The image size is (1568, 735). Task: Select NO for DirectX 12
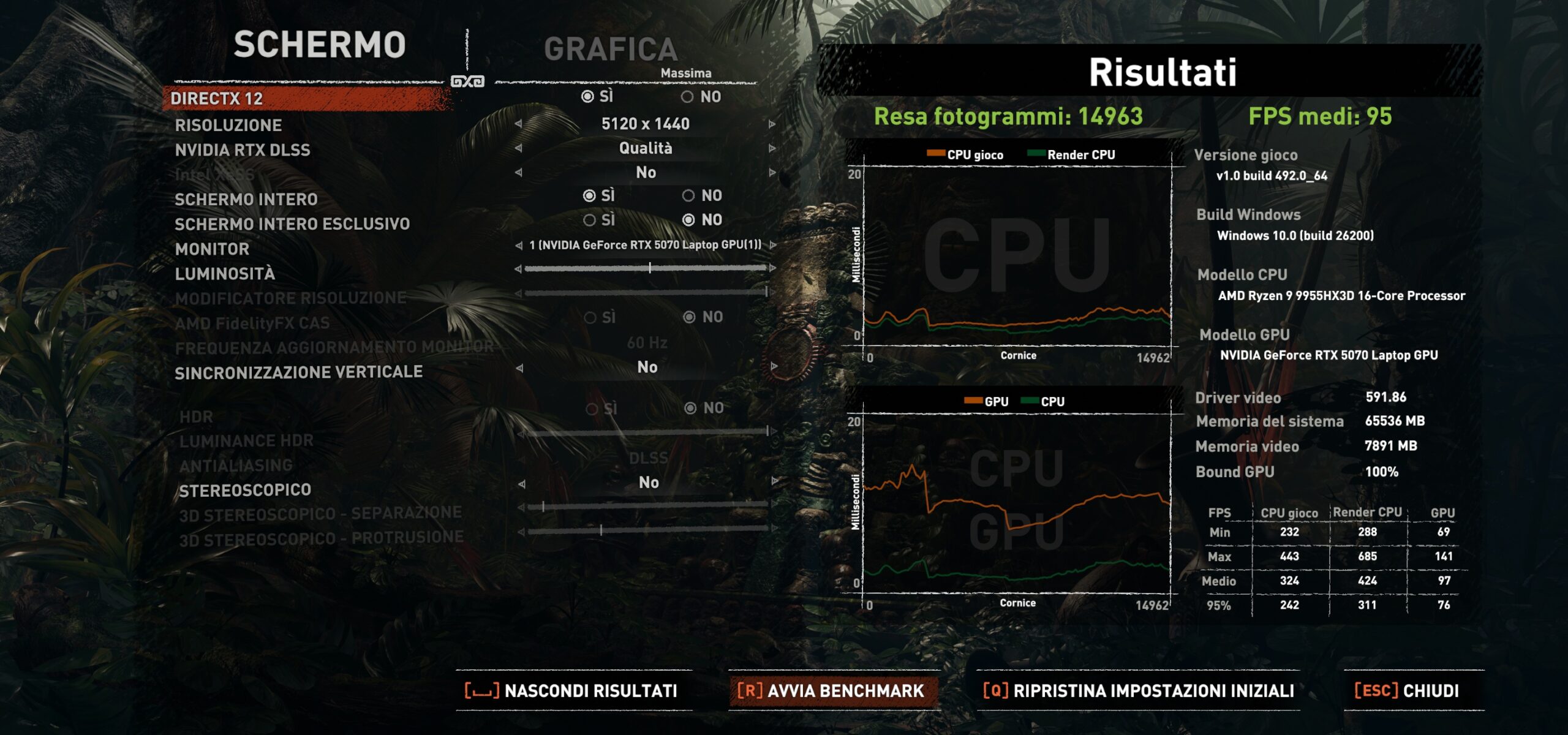[x=688, y=97]
